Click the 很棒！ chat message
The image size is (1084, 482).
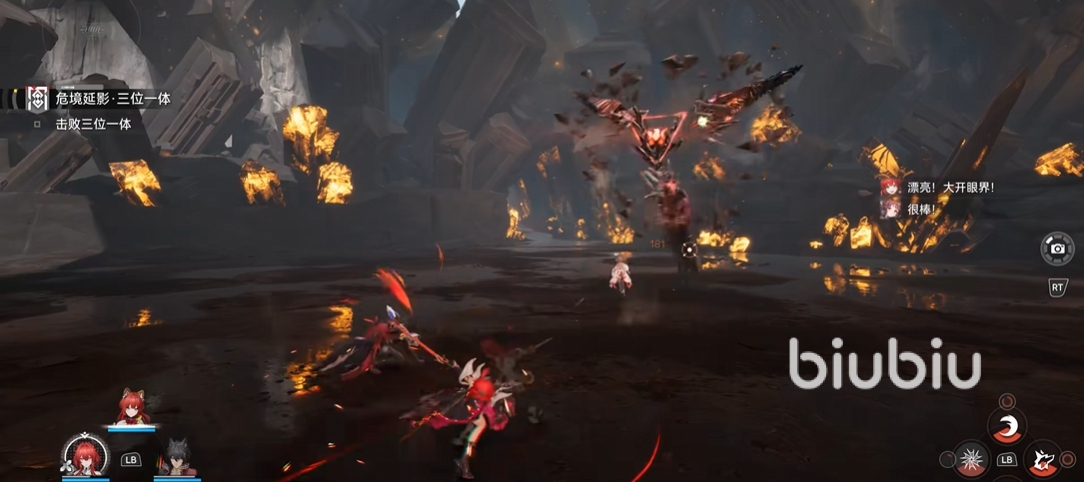924,209
